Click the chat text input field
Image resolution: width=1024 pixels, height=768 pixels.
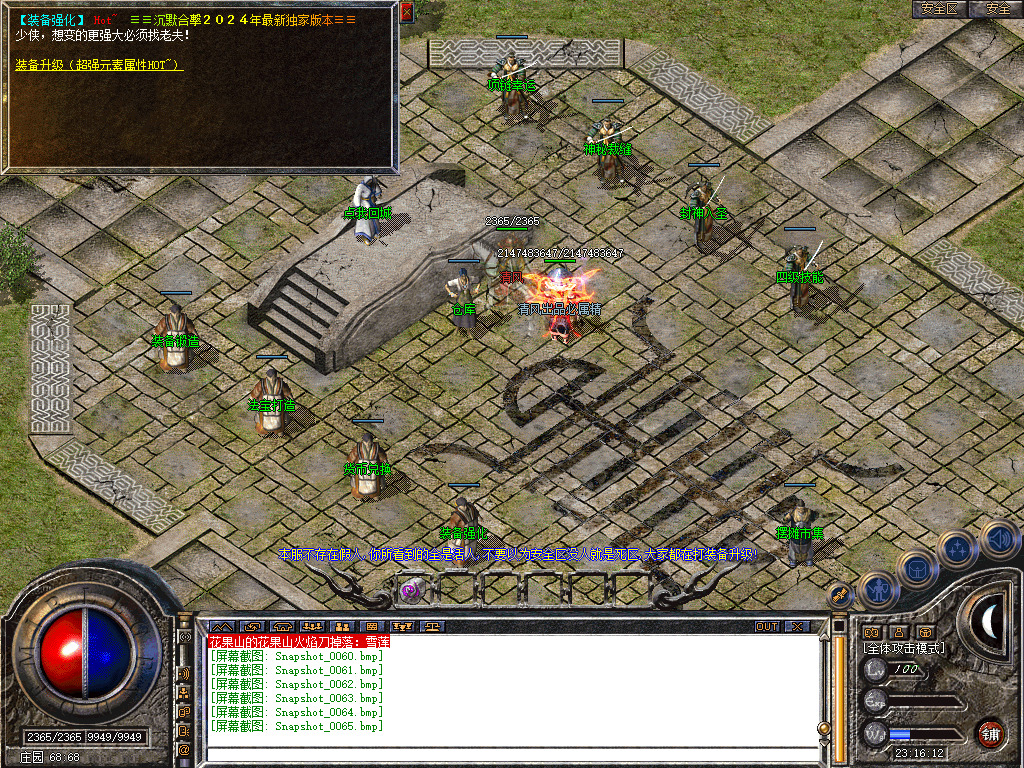[x=510, y=752]
